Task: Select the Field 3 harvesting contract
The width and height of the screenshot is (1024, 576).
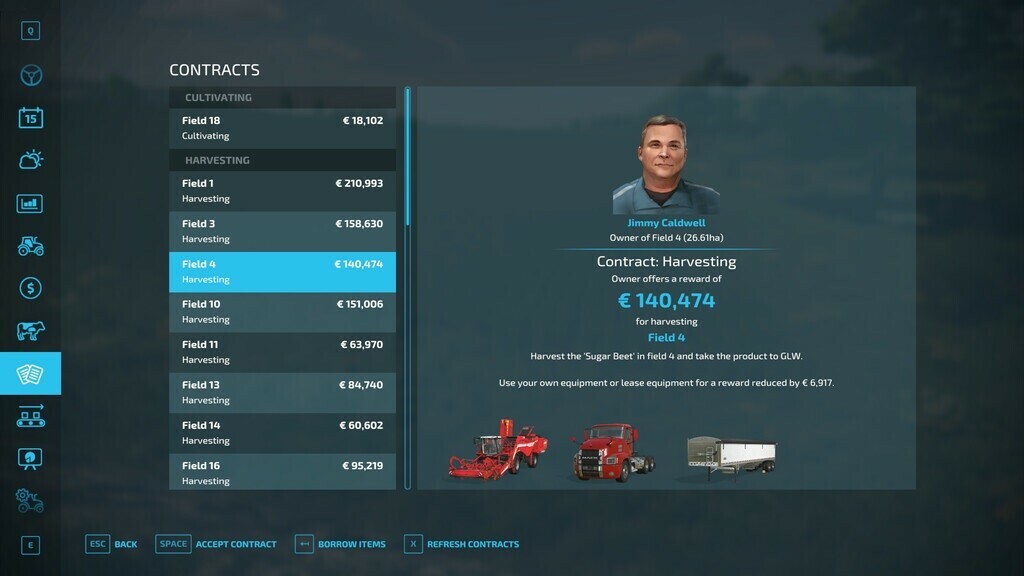Action: [282, 231]
